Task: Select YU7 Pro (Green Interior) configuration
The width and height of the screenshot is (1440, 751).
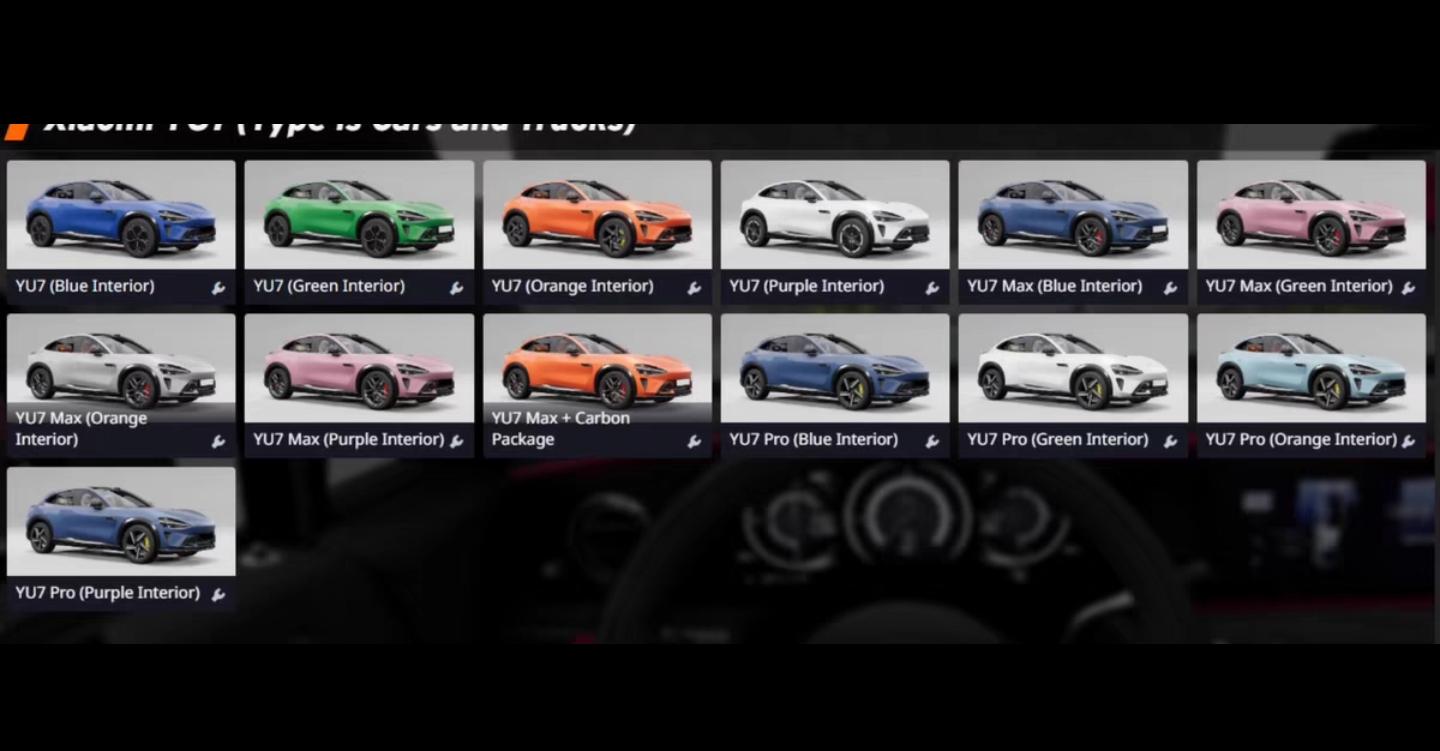Action: coord(1073,369)
